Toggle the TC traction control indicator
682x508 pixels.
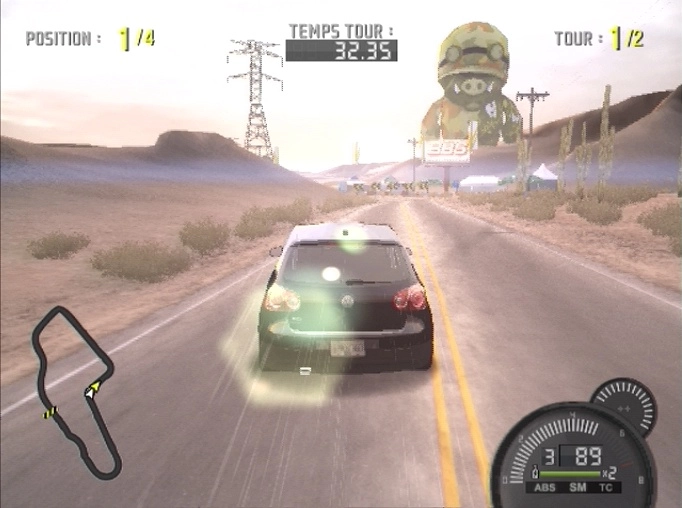click(x=607, y=487)
